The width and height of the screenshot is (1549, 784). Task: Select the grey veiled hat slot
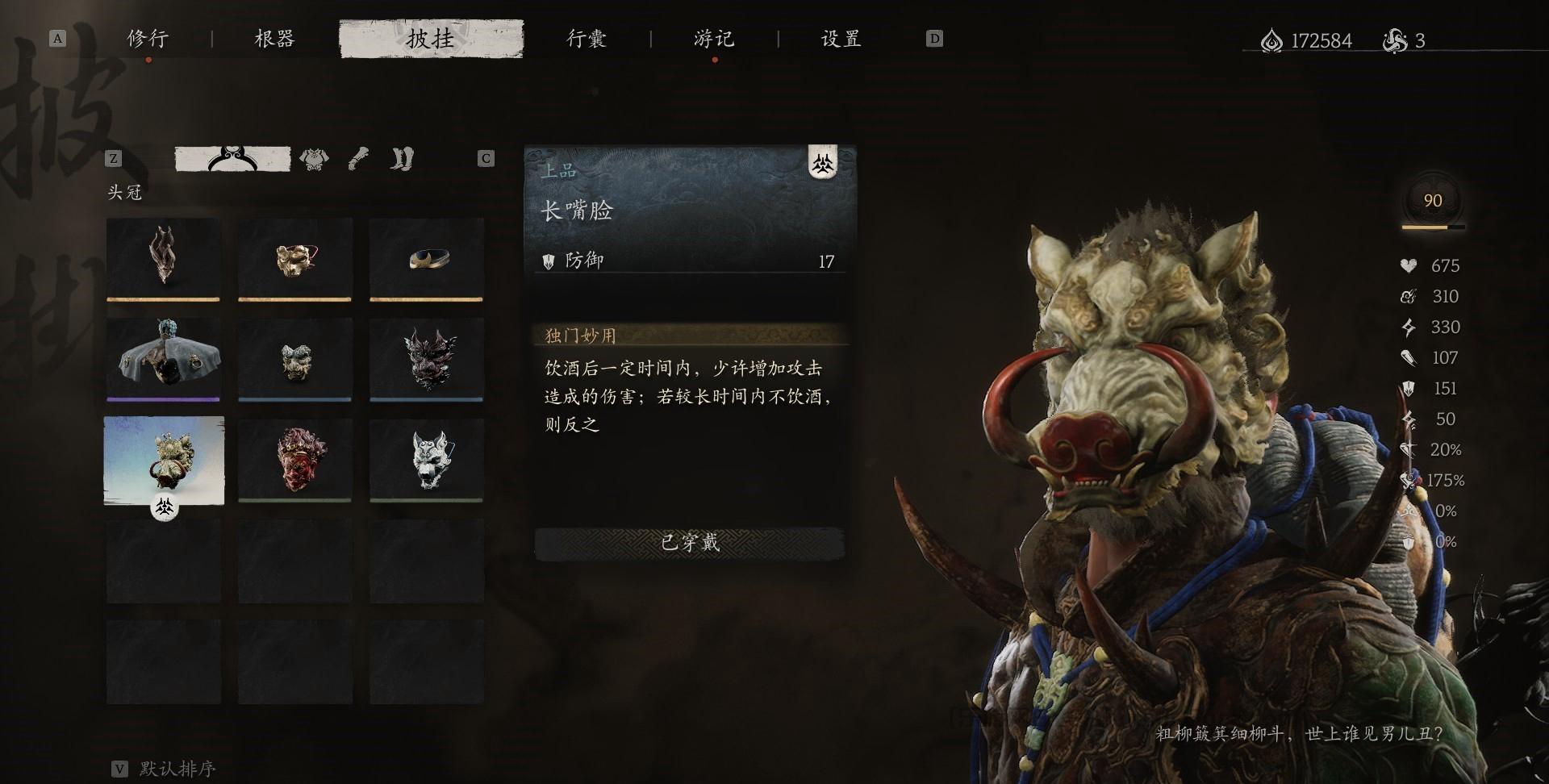(x=164, y=358)
